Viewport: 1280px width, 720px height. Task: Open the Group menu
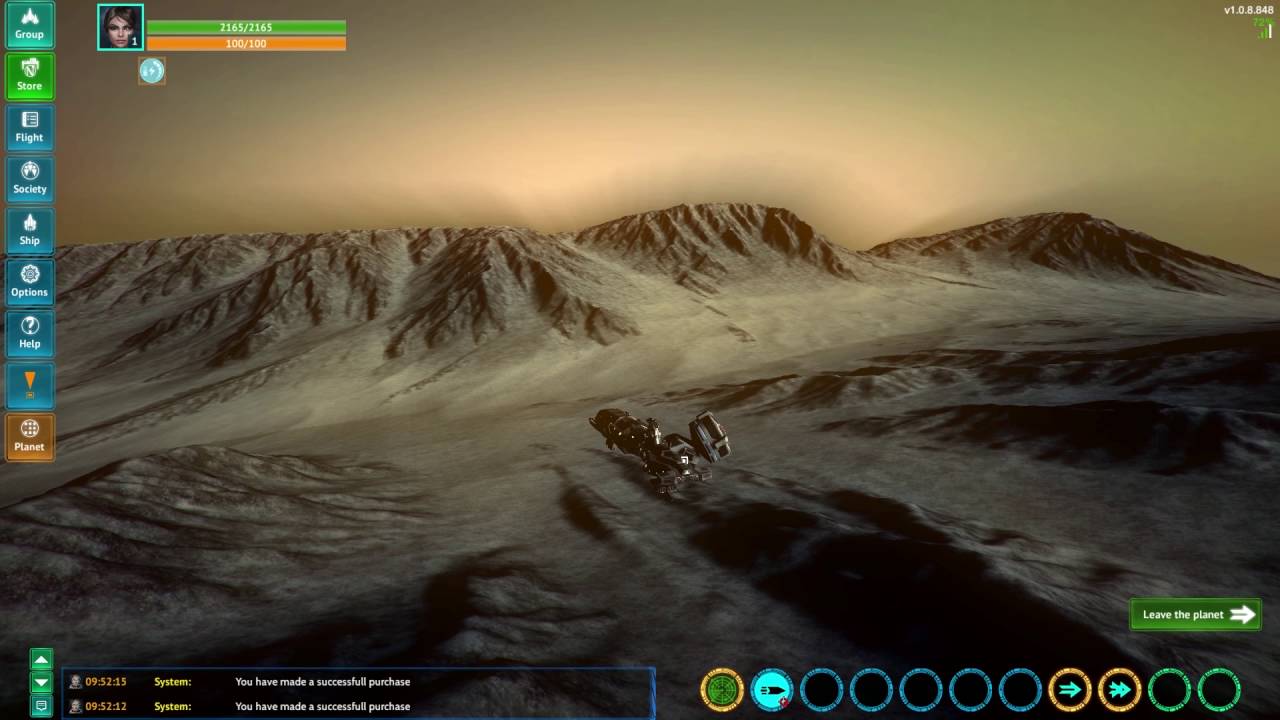pos(29,25)
